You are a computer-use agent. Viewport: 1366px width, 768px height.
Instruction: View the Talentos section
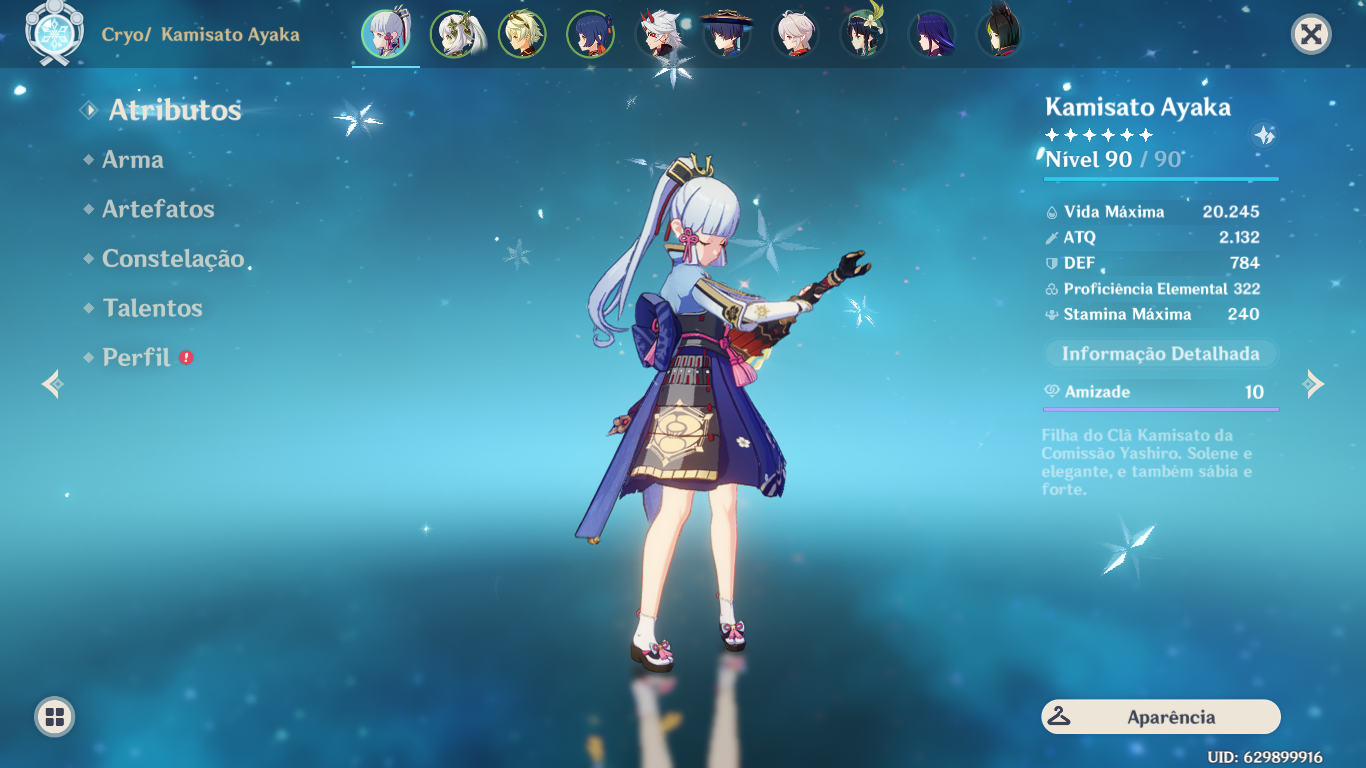click(151, 309)
